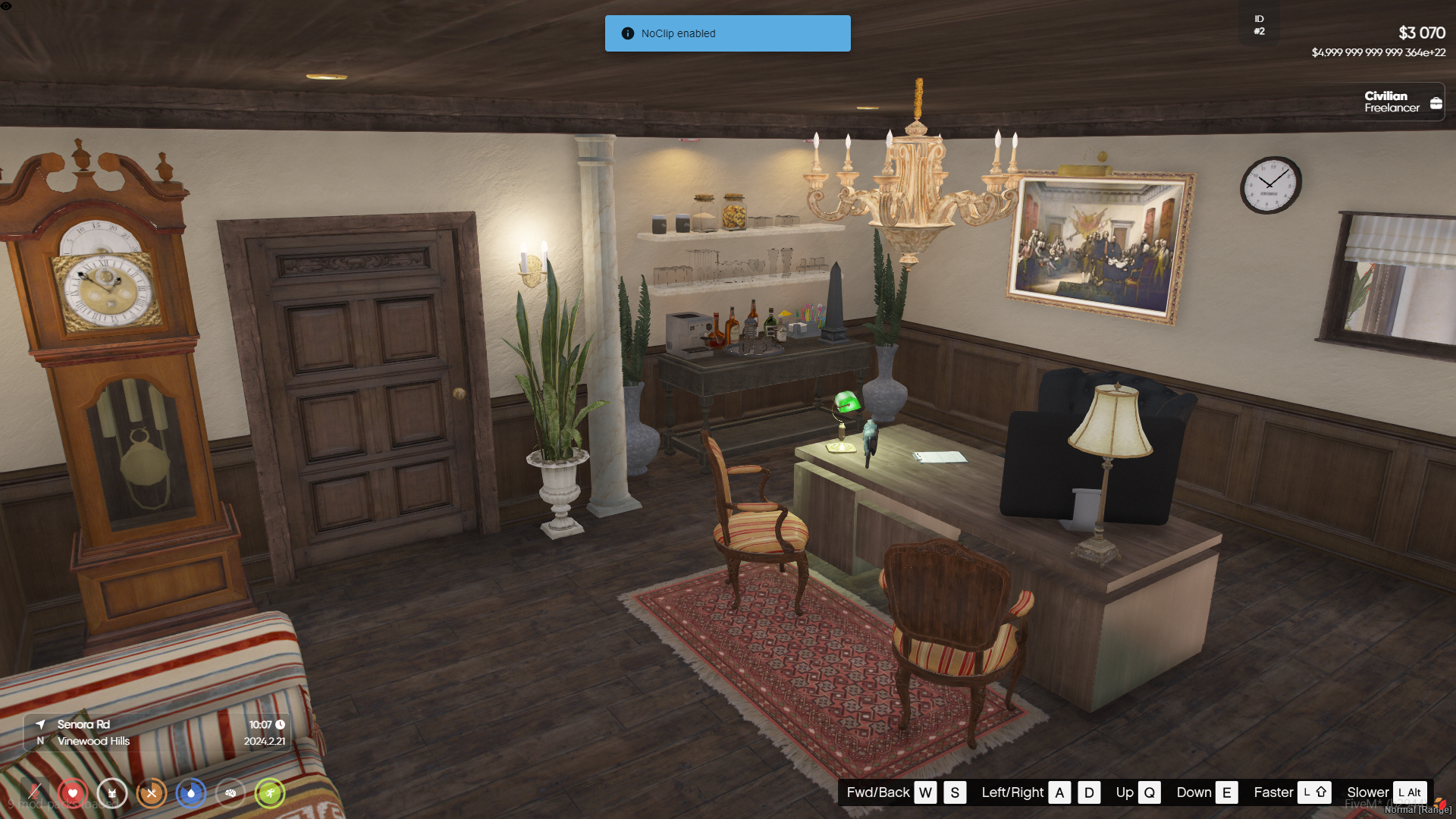Click the blue water drop thirst icon
The width and height of the screenshot is (1456, 819).
(x=191, y=793)
